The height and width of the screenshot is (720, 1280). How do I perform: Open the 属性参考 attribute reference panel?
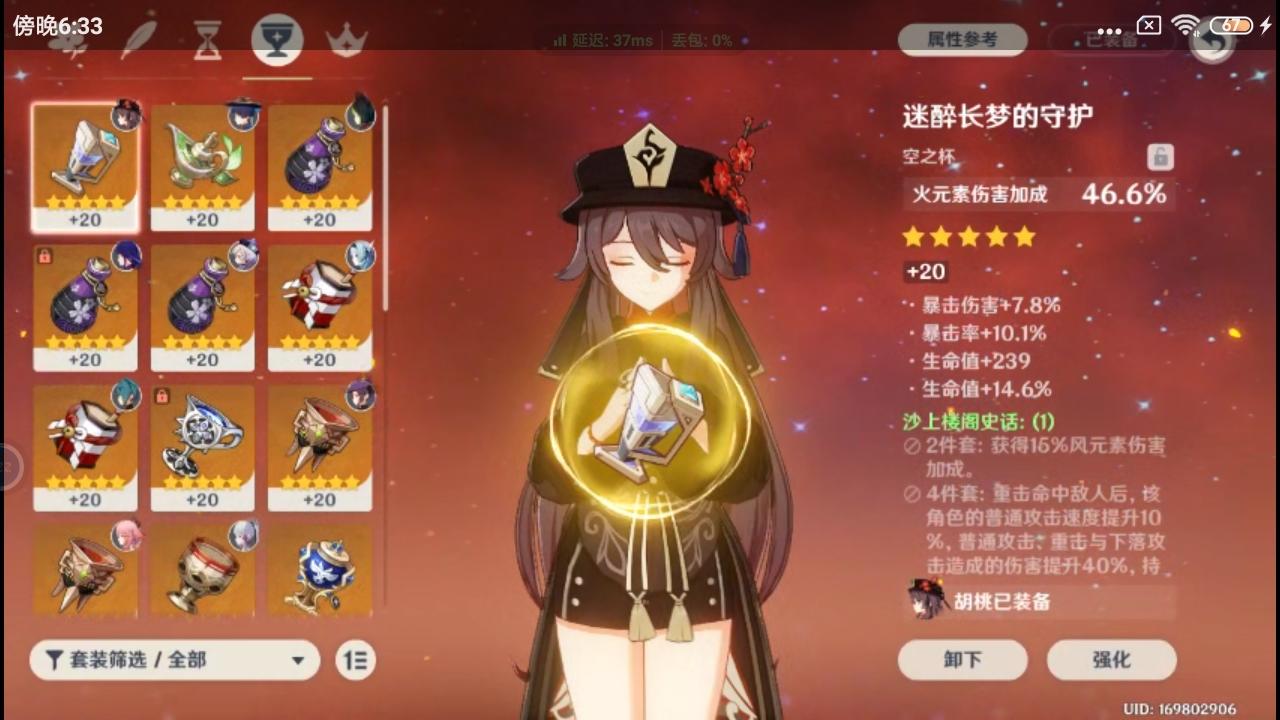point(962,40)
